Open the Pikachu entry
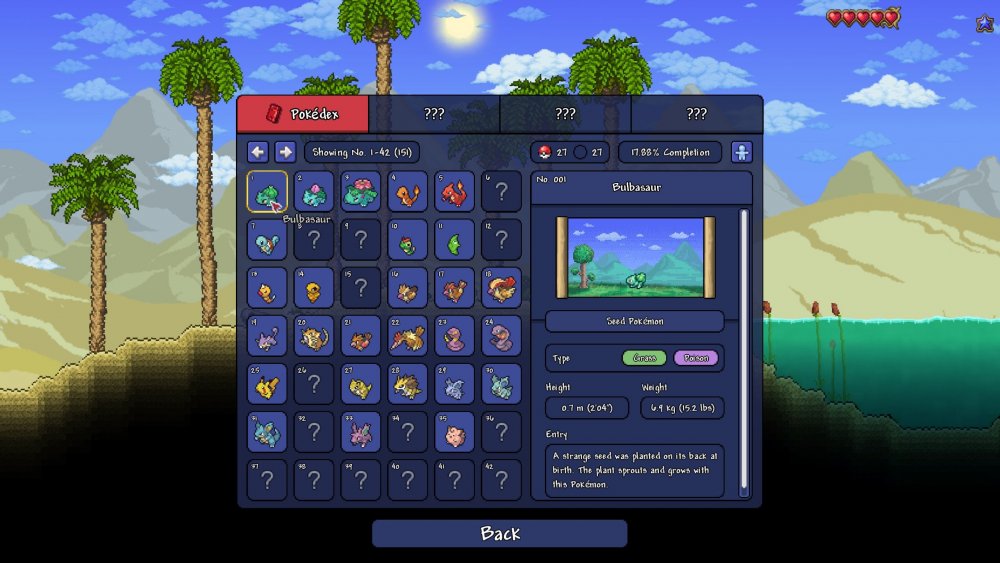The image size is (1000, 563). click(x=267, y=383)
